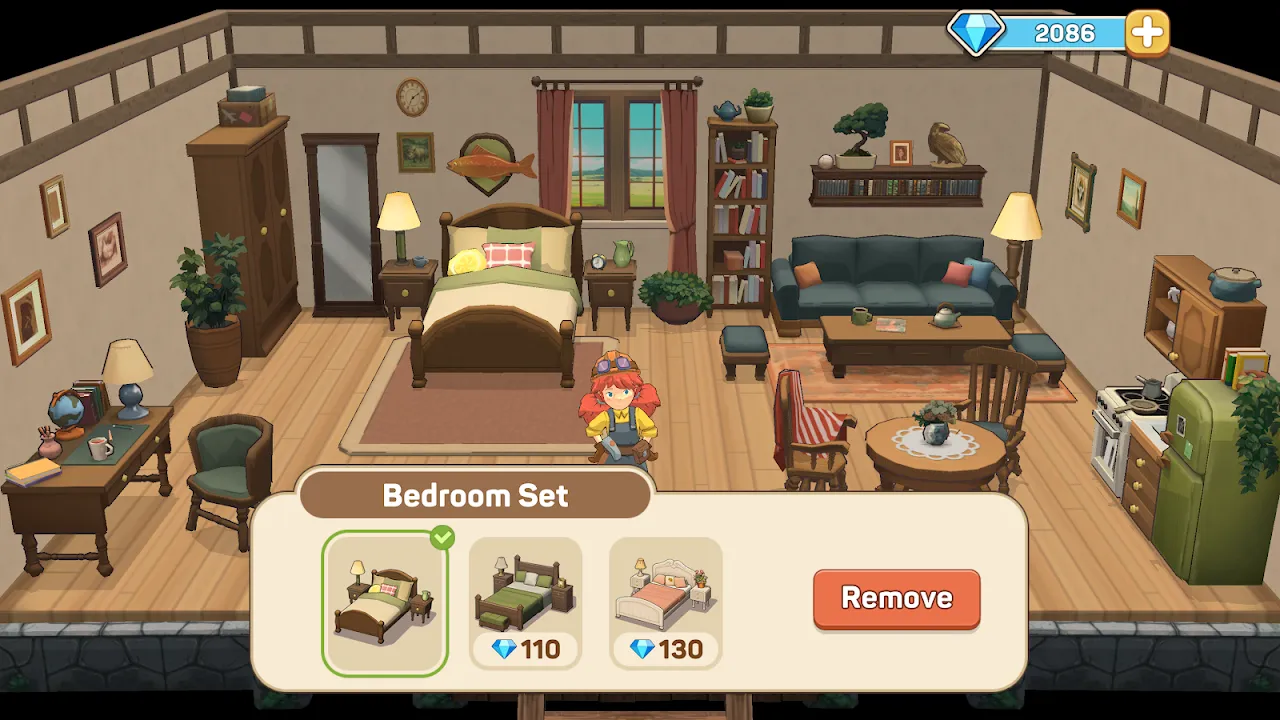Screen dimensions: 1280x720
Task: Tap the orange plus to buy more gems
Action: coord(1146,31)
